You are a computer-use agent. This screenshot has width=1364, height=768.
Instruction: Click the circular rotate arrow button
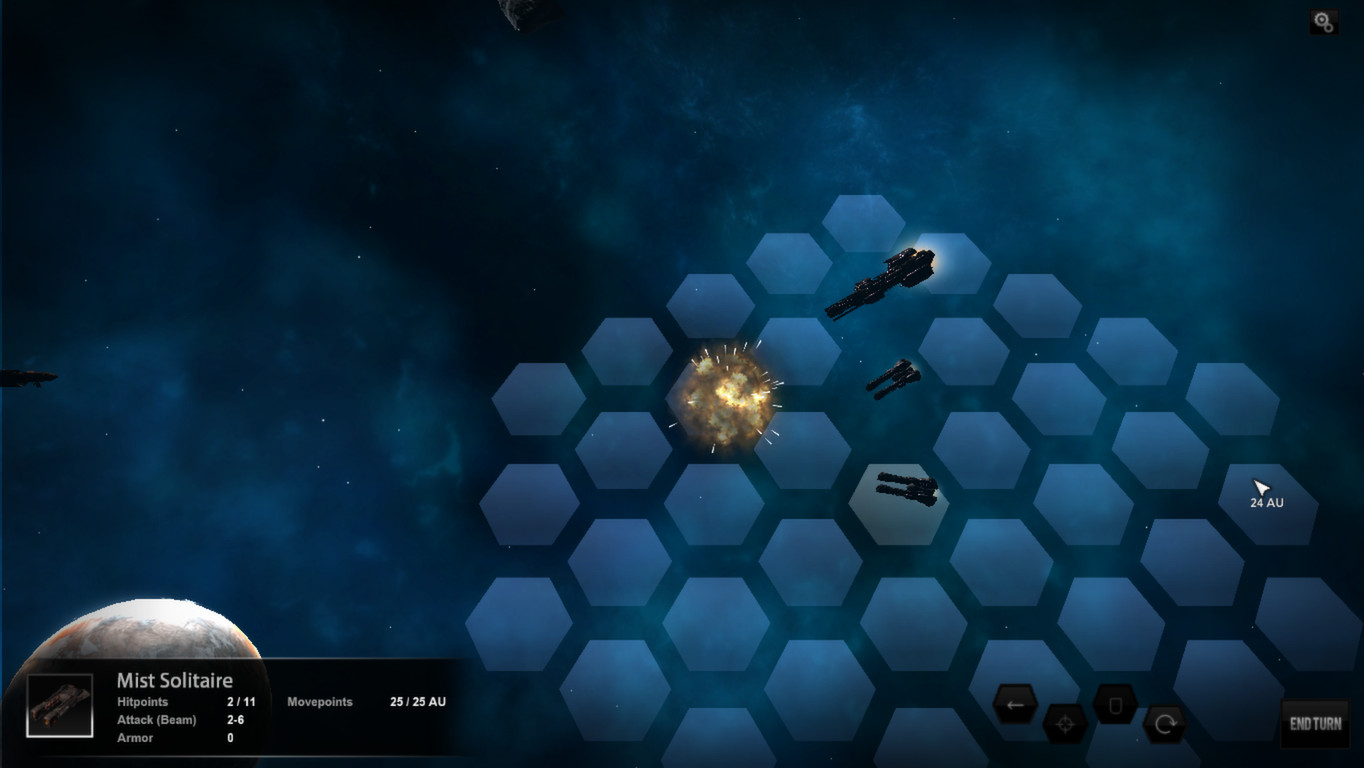click(1164, 724)
